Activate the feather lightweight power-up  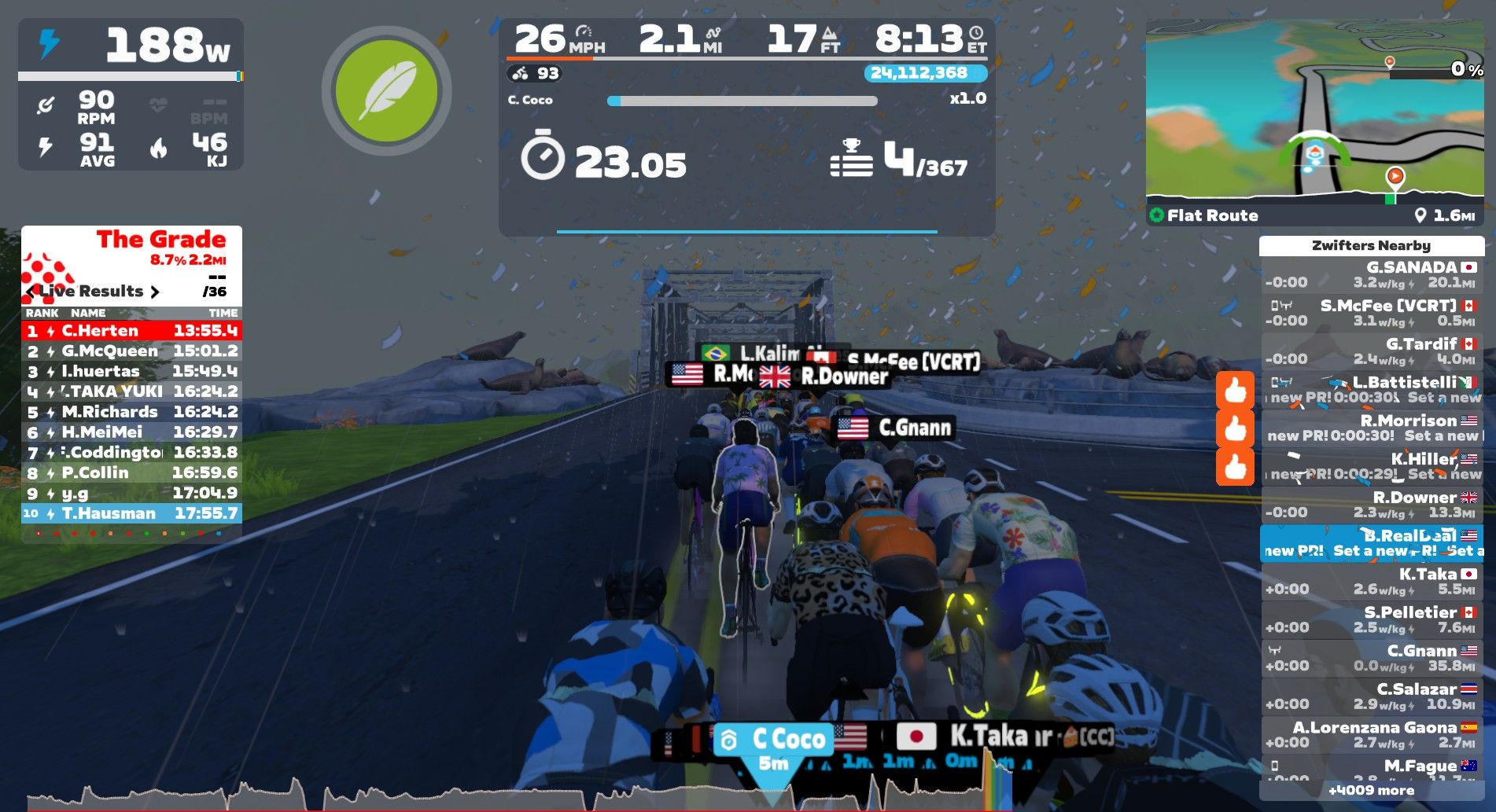pos(386,91)
